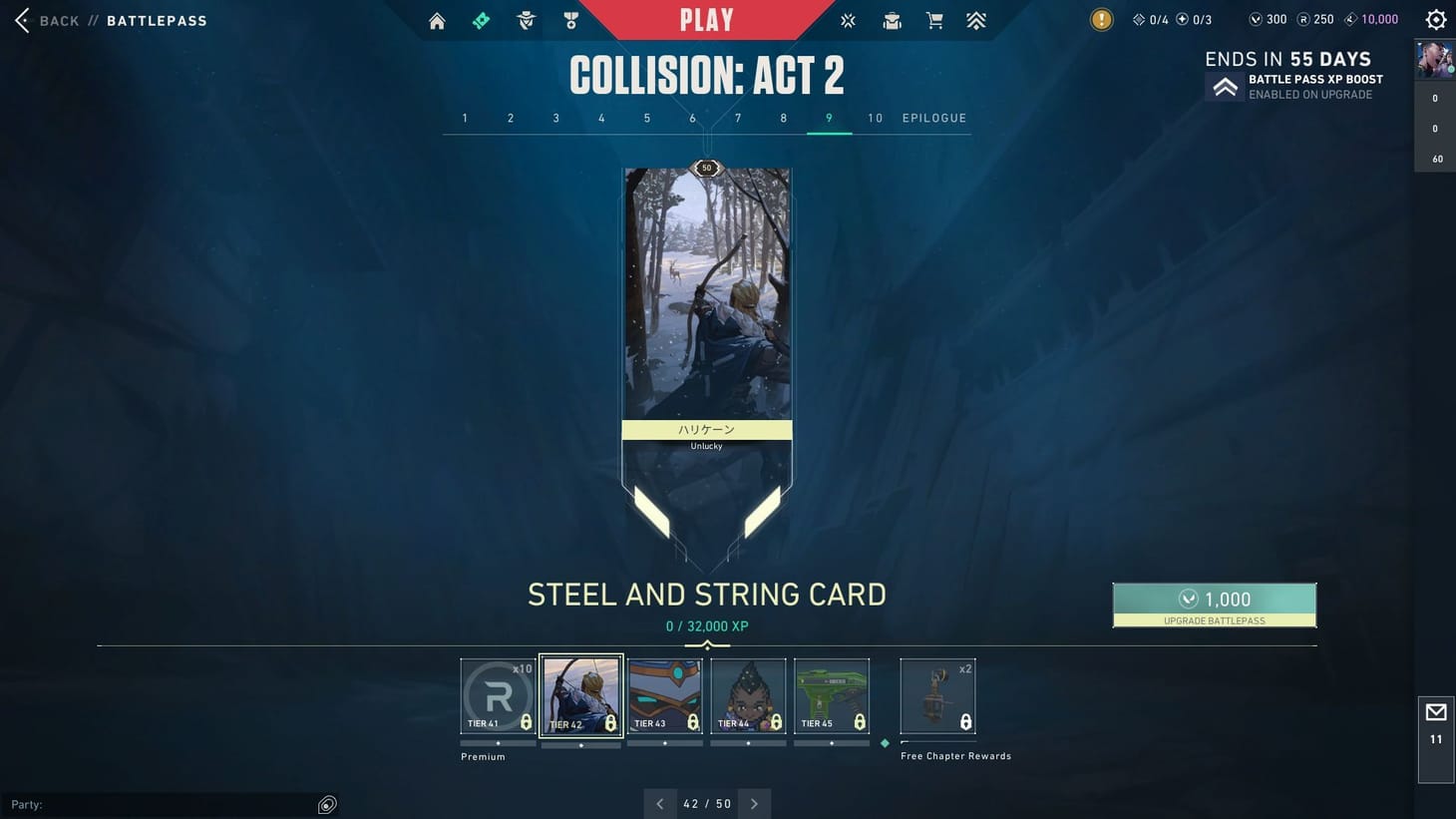Viewport: 1456px width, 819px height.
Task: Click UPGRADE BATTLEPASS for 1,000
Action: 1215,605
